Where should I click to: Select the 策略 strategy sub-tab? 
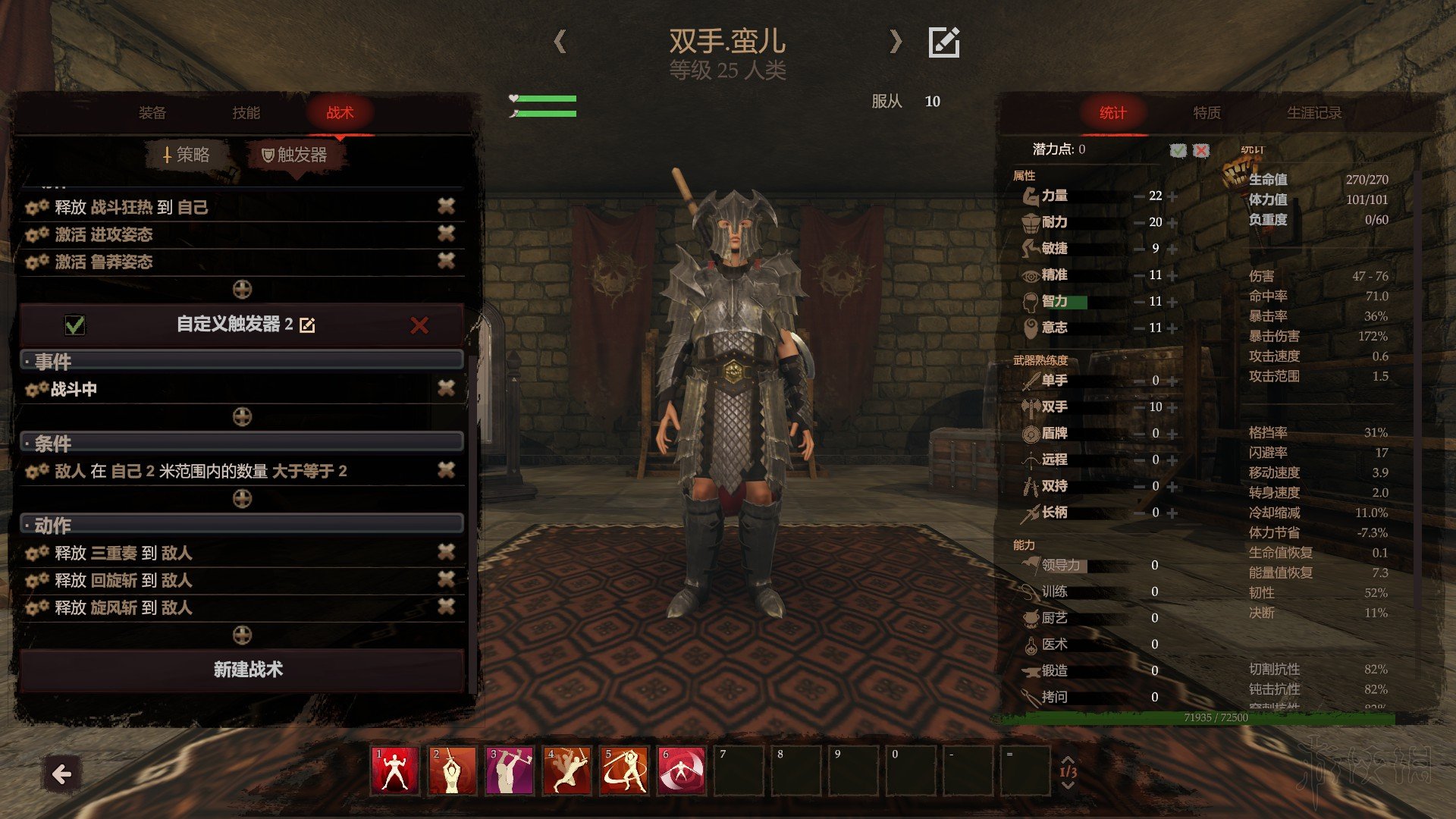pos(187,155)
